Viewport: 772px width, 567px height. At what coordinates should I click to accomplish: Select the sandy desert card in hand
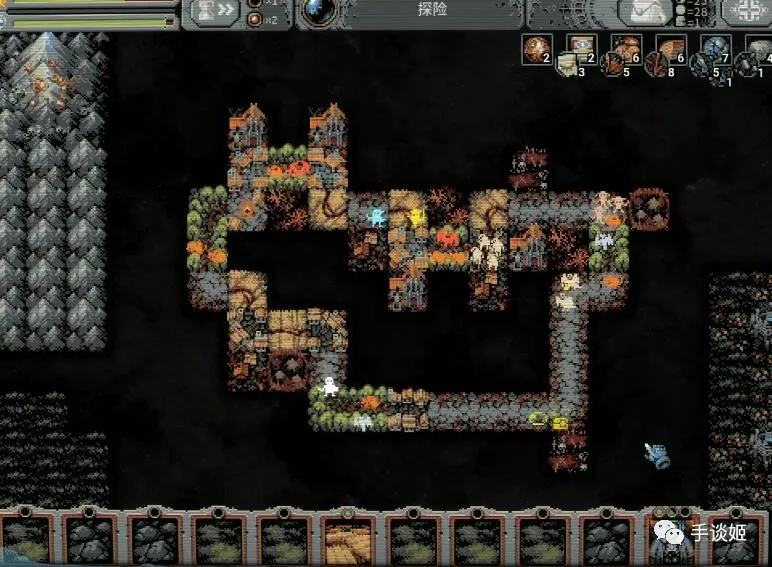349,540
